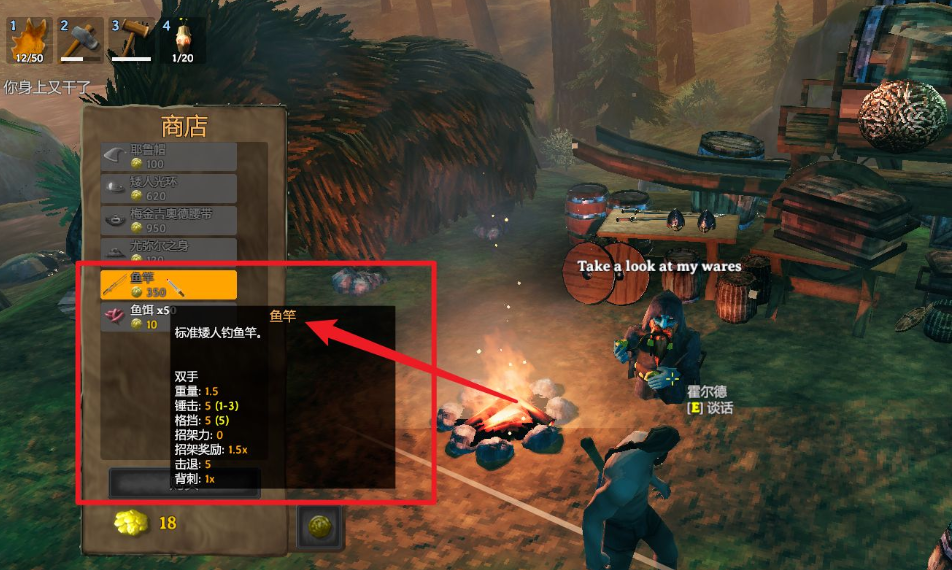Select hotbar slot 1 with the orange resin

[28, 41]
